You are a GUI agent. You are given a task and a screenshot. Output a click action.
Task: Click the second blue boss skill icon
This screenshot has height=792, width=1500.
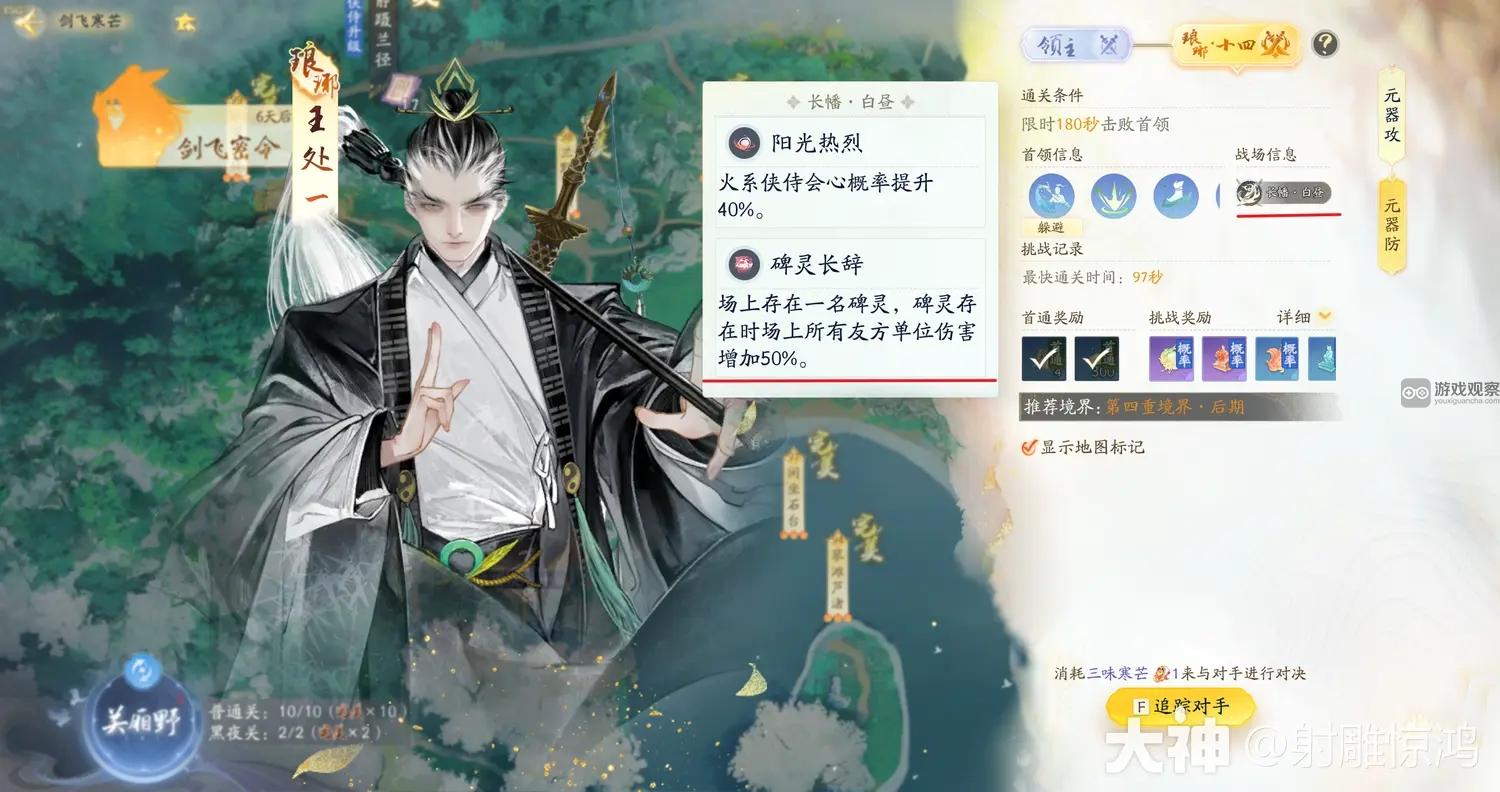click(x=1113, y=197)
